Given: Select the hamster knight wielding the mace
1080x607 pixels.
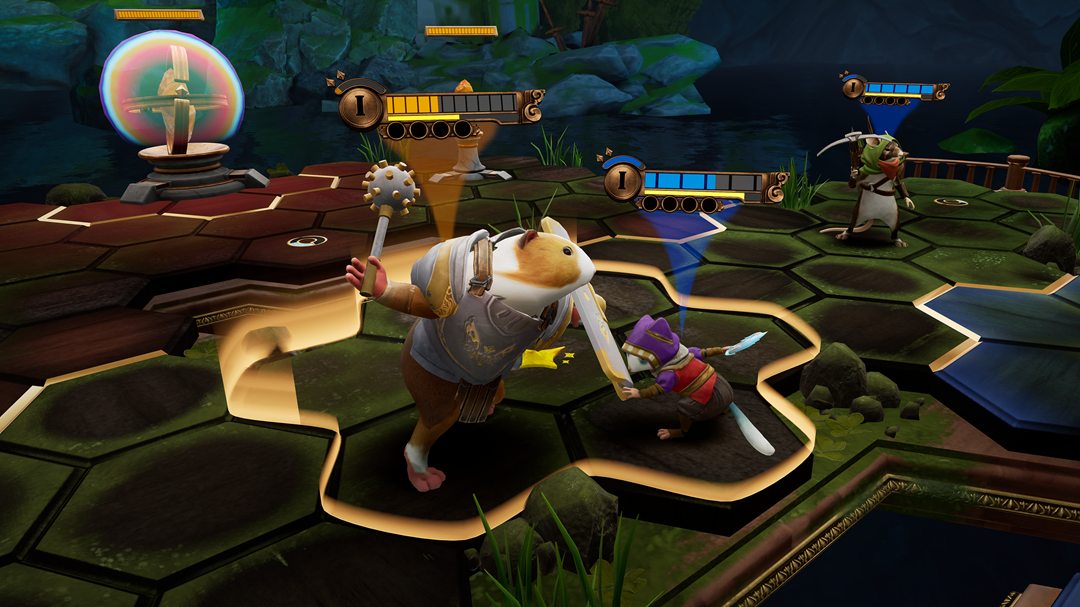Looking at the screenshot, I should coord(480,330).
